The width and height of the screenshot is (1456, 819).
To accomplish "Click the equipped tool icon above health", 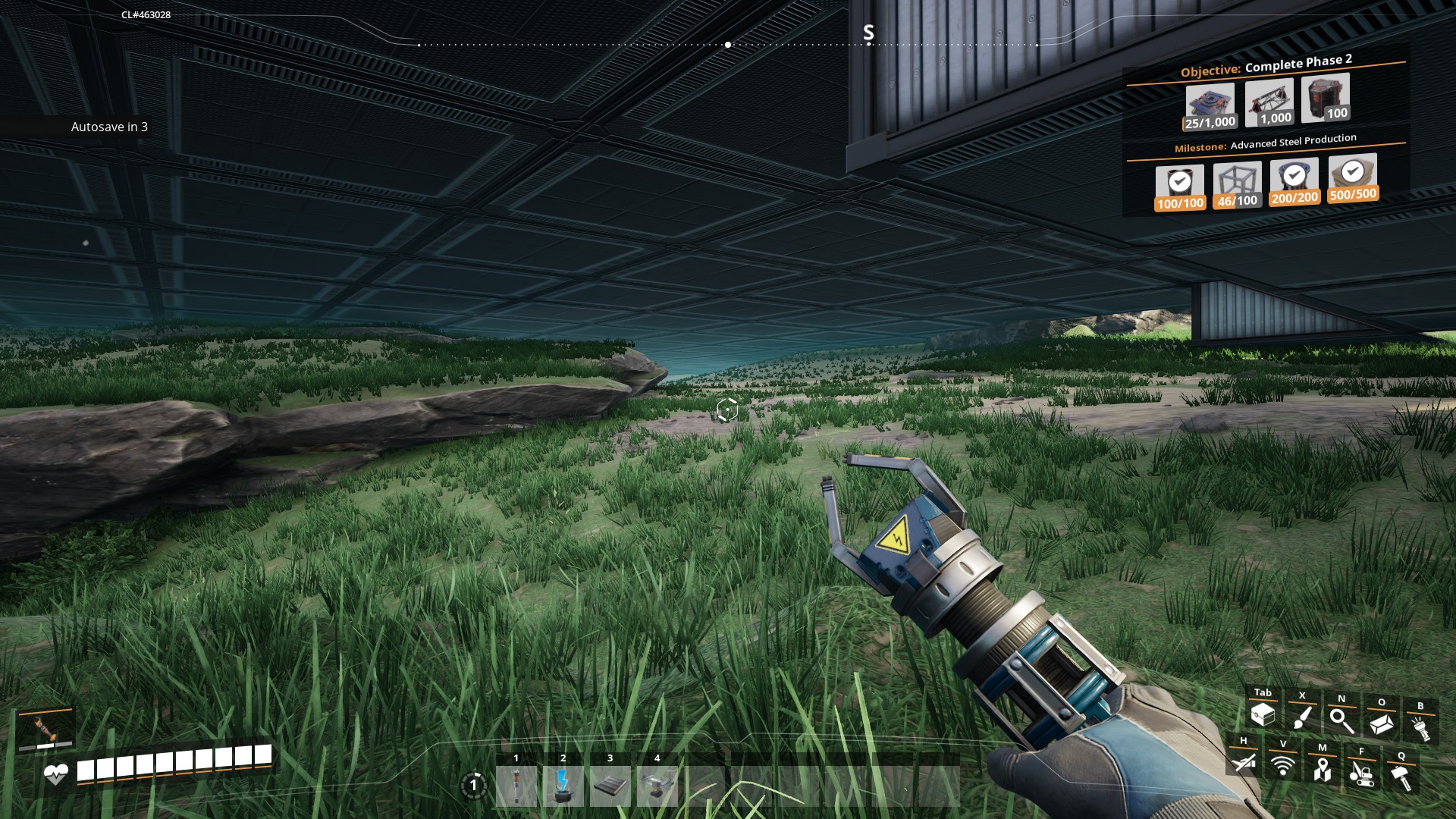I will [x=45, y=729].
